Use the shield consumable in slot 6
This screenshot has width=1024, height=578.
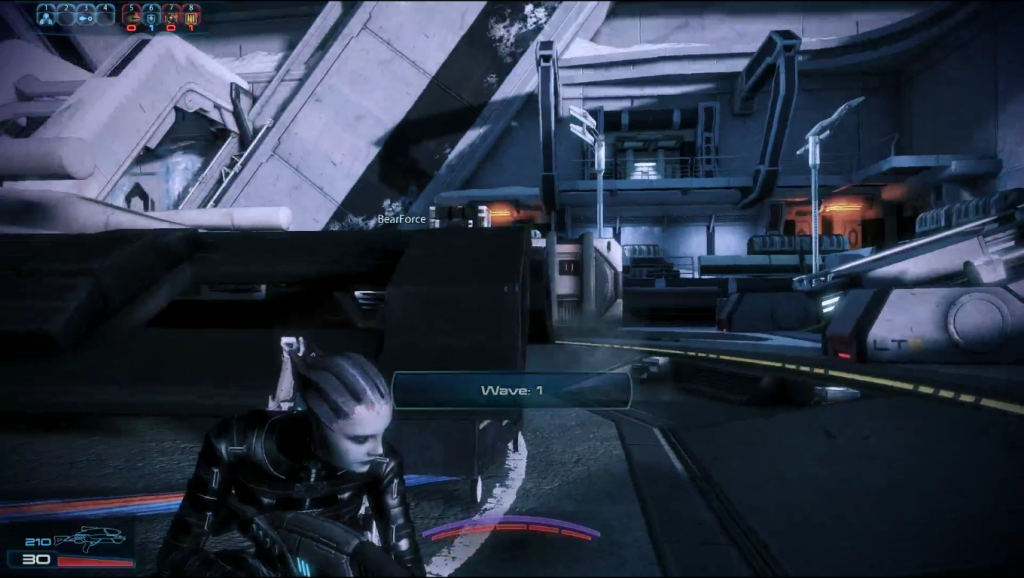[151, 16]
